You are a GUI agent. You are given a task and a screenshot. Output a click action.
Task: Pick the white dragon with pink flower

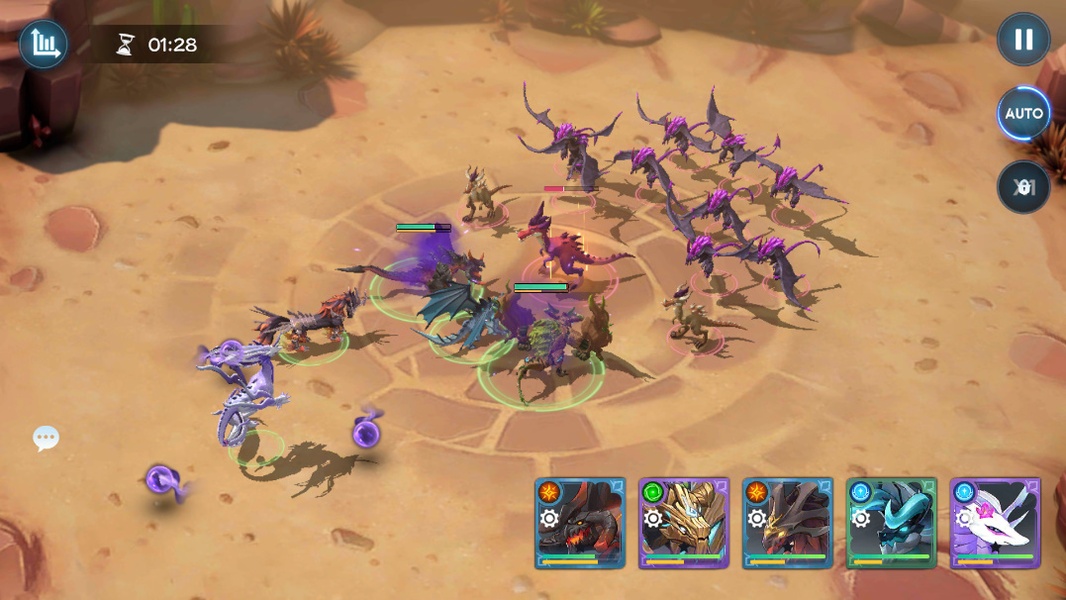click(996, 523)
